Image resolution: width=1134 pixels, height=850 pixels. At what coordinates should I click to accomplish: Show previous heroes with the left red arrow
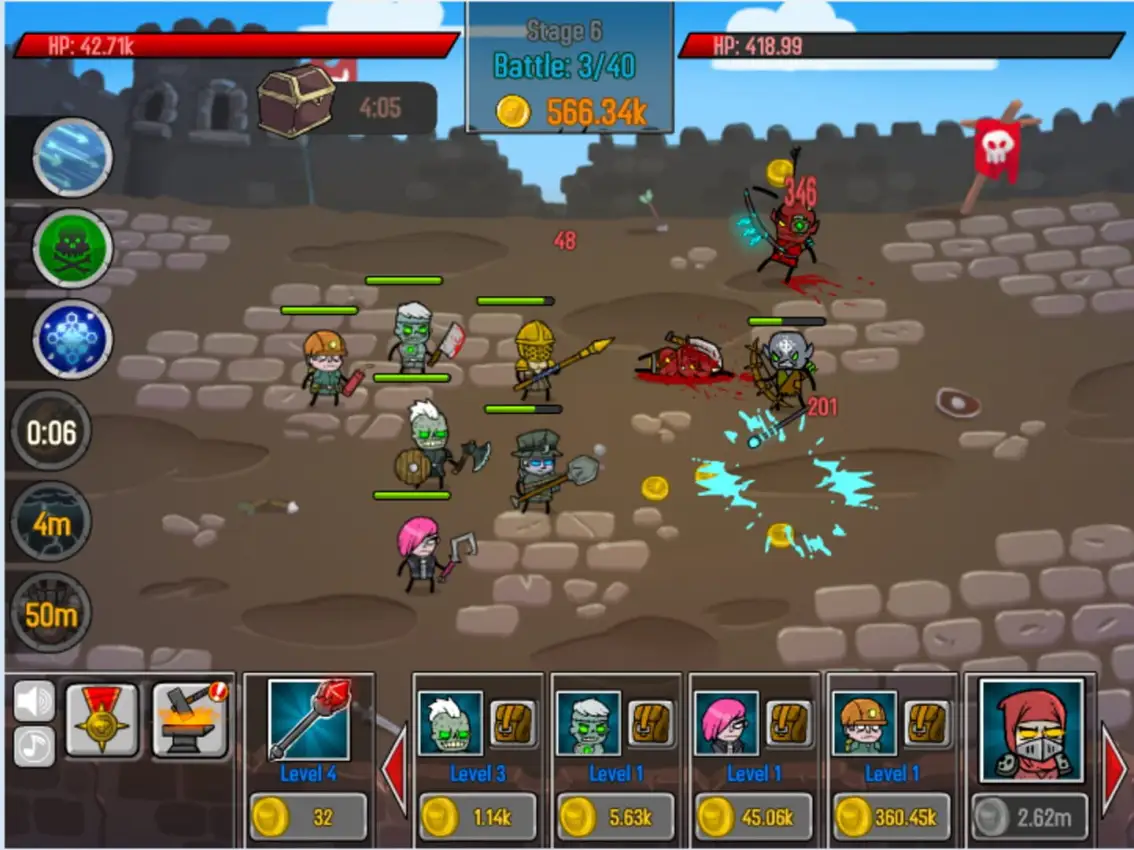pyautogui.click(x=396, y=772)
